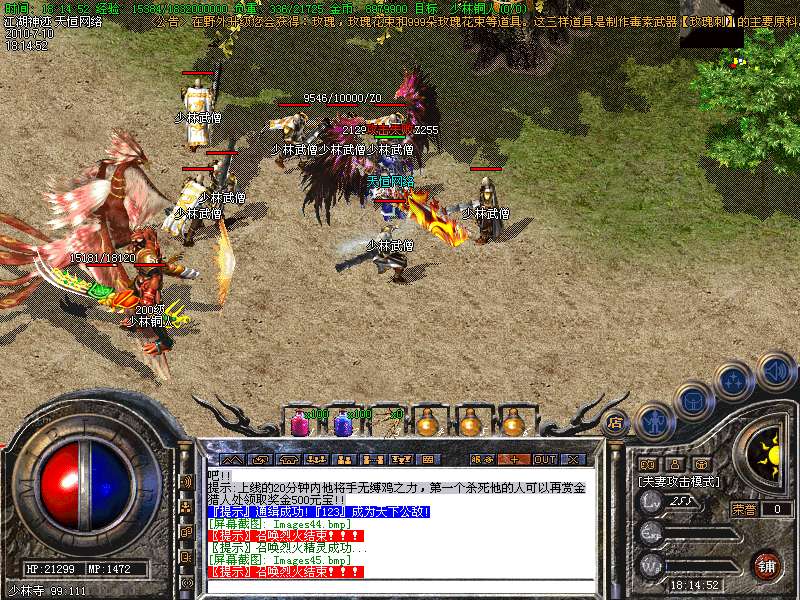Click the mountain-shaped toolbar button above chat
Viewport: 800px width, 600px height.
(232, 459)
